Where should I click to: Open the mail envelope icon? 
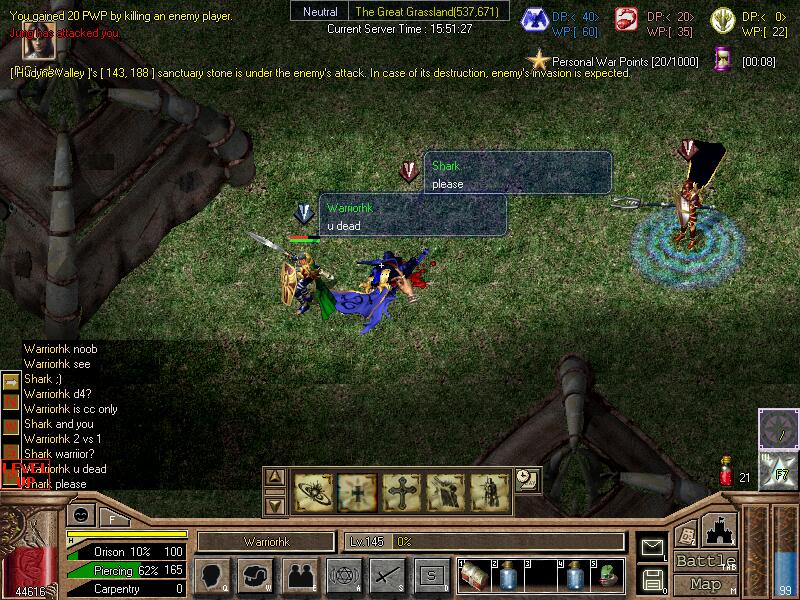tap(652, 547)
